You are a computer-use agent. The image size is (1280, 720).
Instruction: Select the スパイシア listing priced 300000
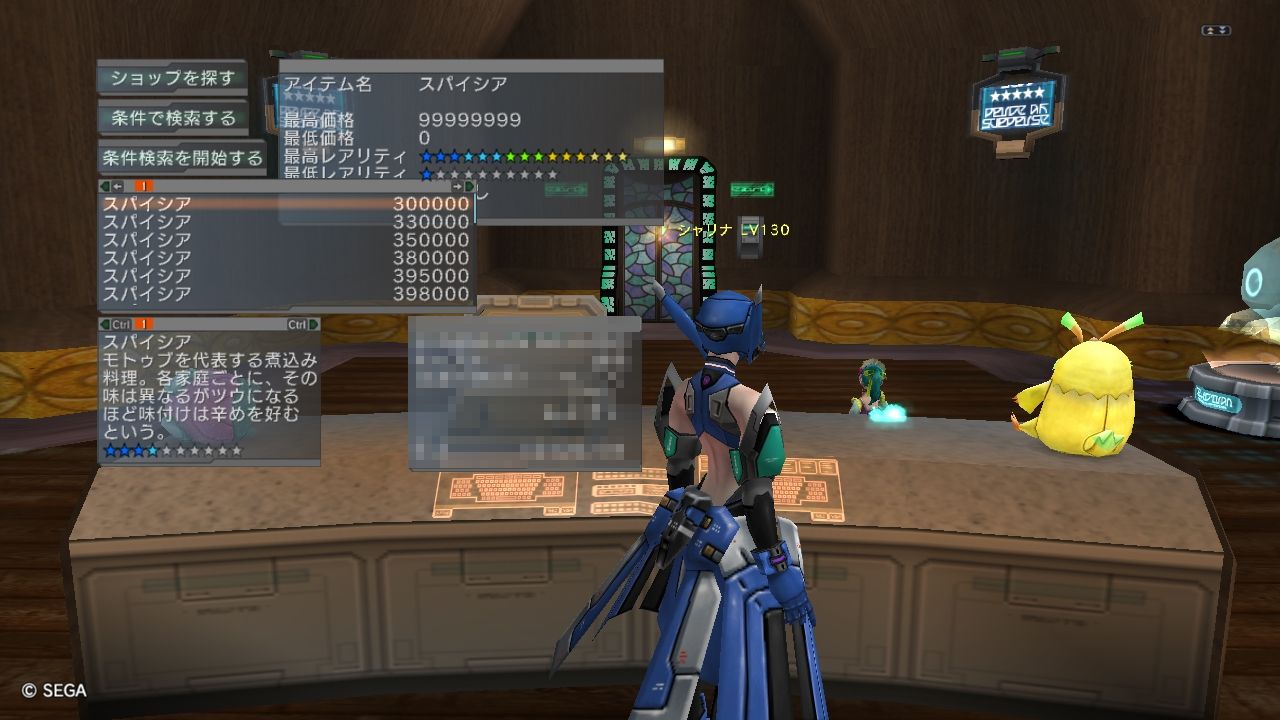pos(287,203)
